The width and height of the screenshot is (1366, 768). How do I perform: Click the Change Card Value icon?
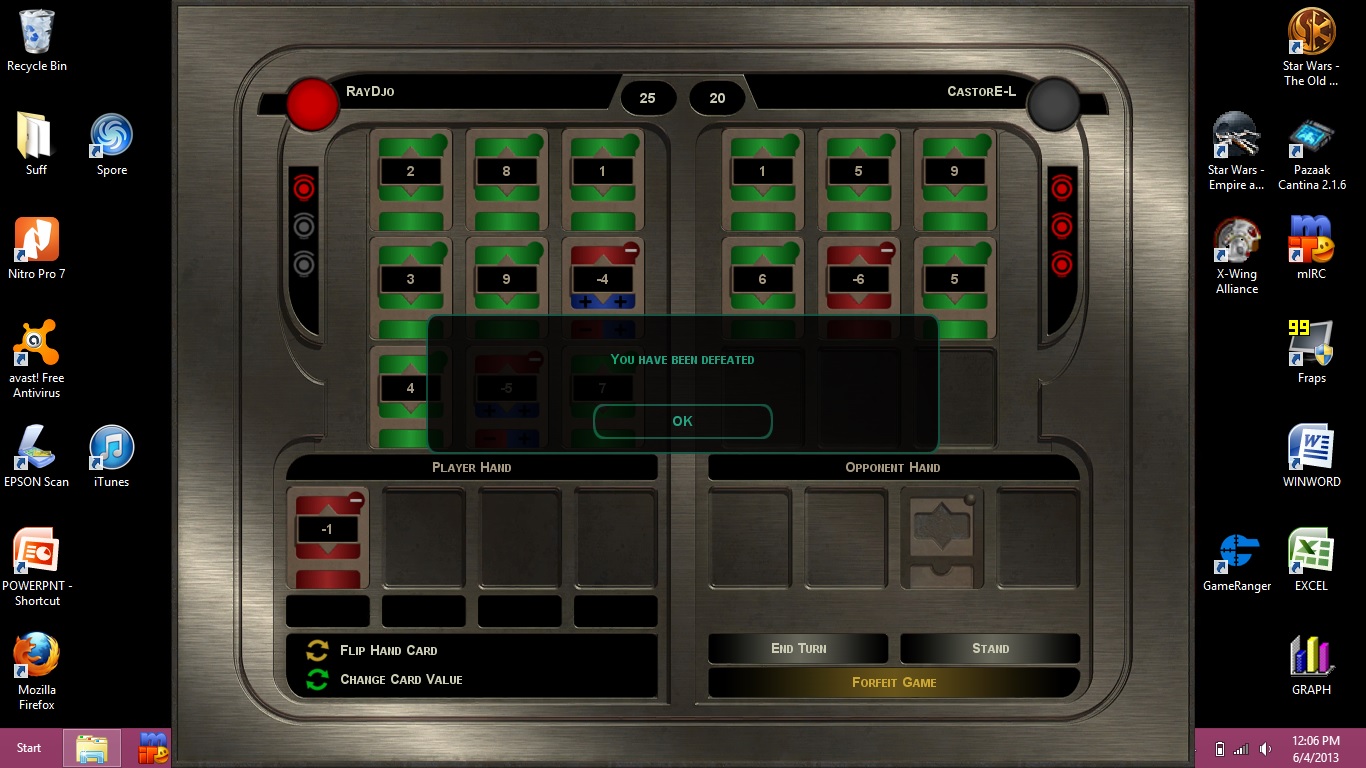point(317,680)
